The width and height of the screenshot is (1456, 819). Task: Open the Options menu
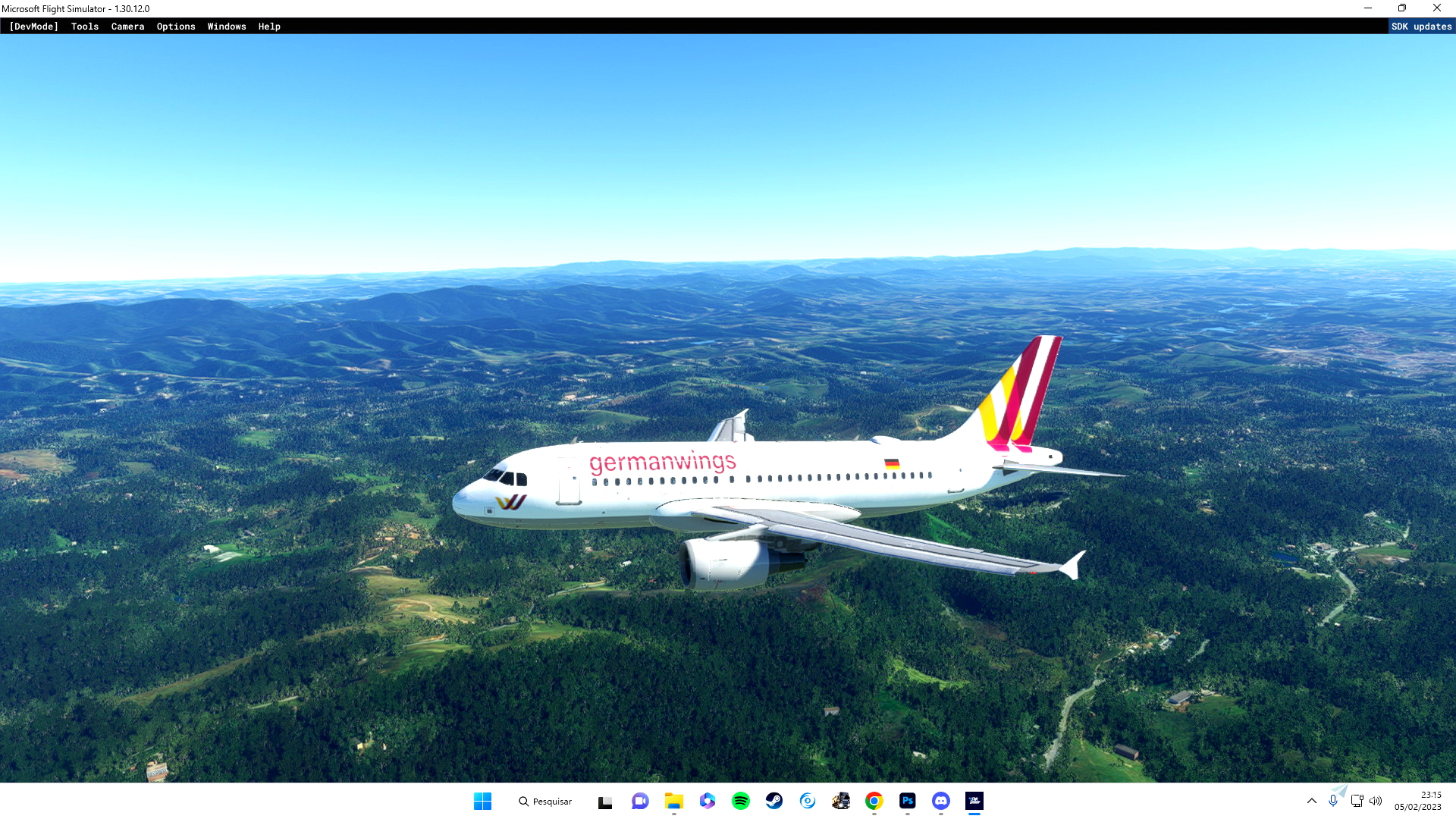tap(176, 27)
